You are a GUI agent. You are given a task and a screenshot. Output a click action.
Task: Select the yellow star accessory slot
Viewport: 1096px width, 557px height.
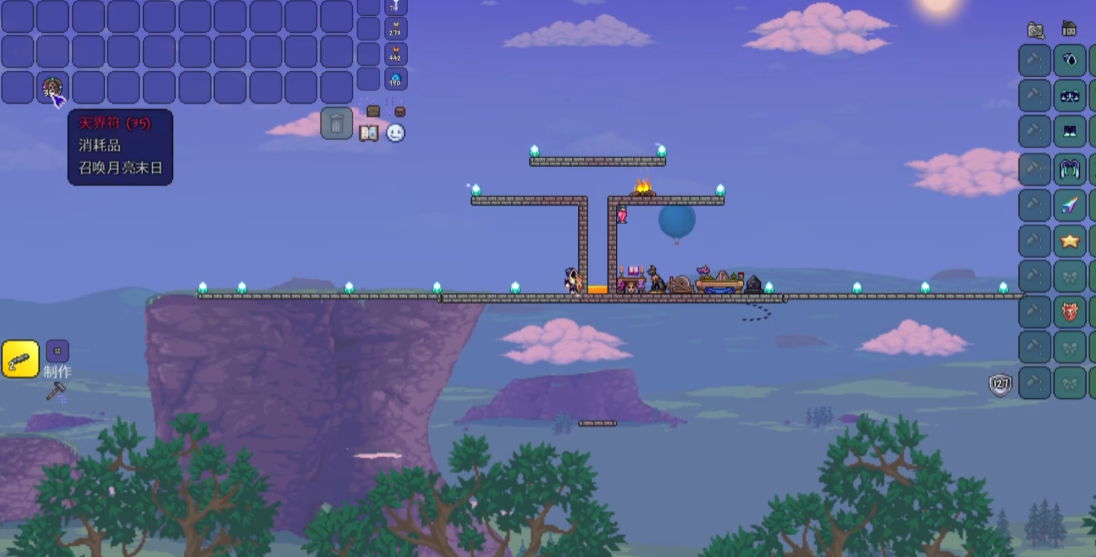tap(1070, 241)
